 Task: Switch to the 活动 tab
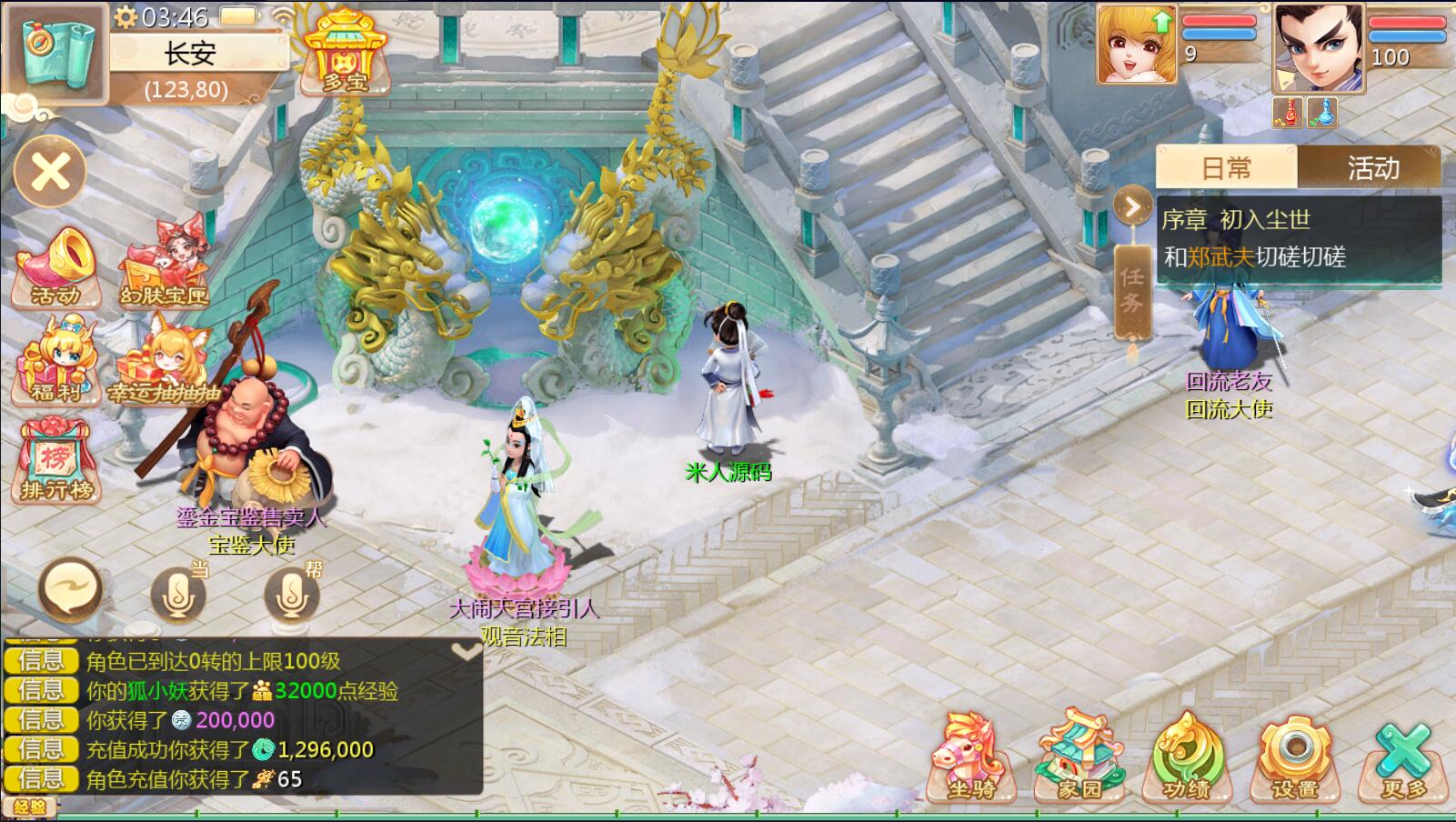(1372, 168)
